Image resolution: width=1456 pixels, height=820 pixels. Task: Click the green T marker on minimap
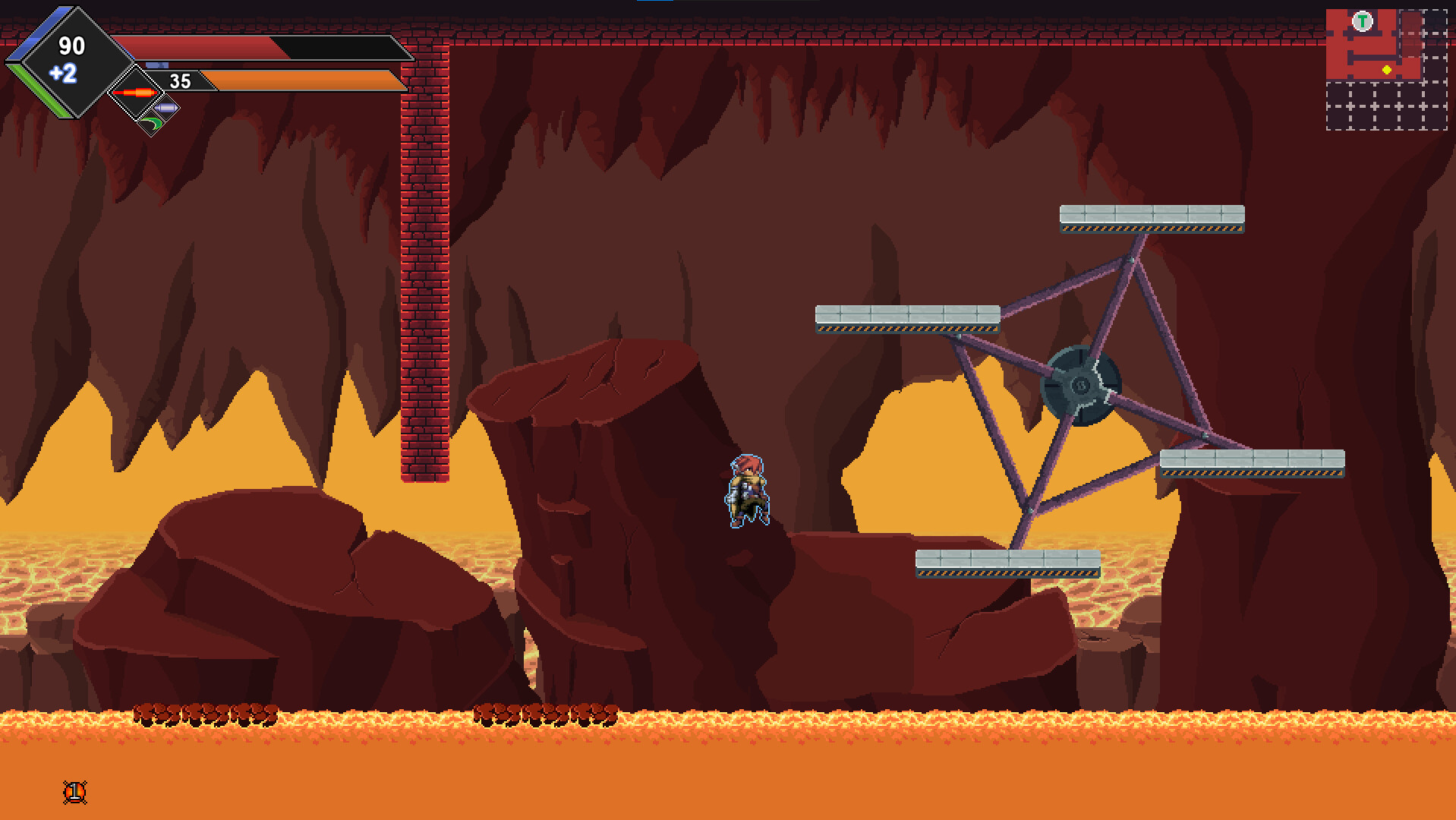(x=1363, y=21)
